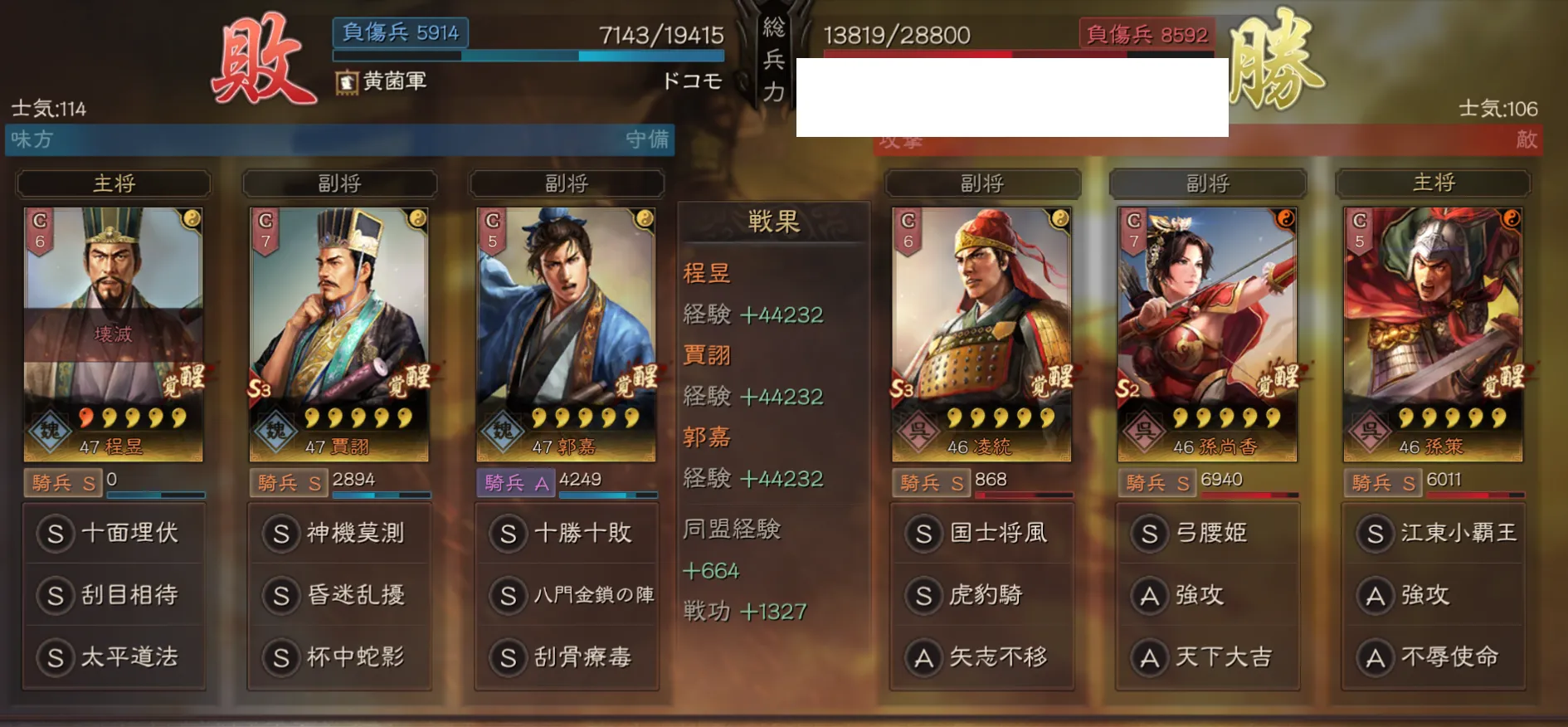
Task: Open the 天下大吉 skill info
Action: coord(1208,657)
